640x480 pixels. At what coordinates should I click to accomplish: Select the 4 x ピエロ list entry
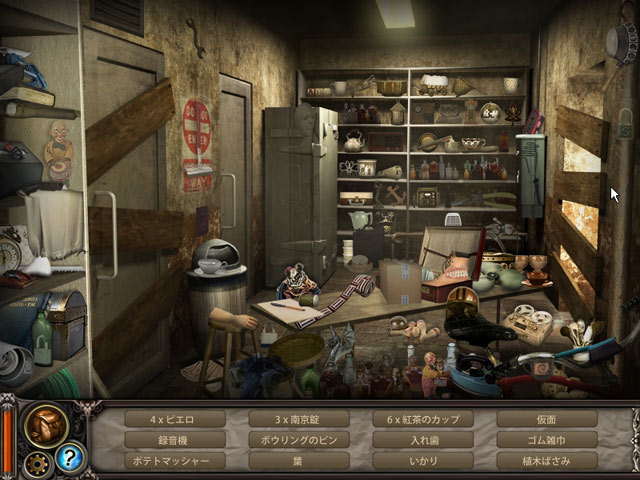click(174, 419)
